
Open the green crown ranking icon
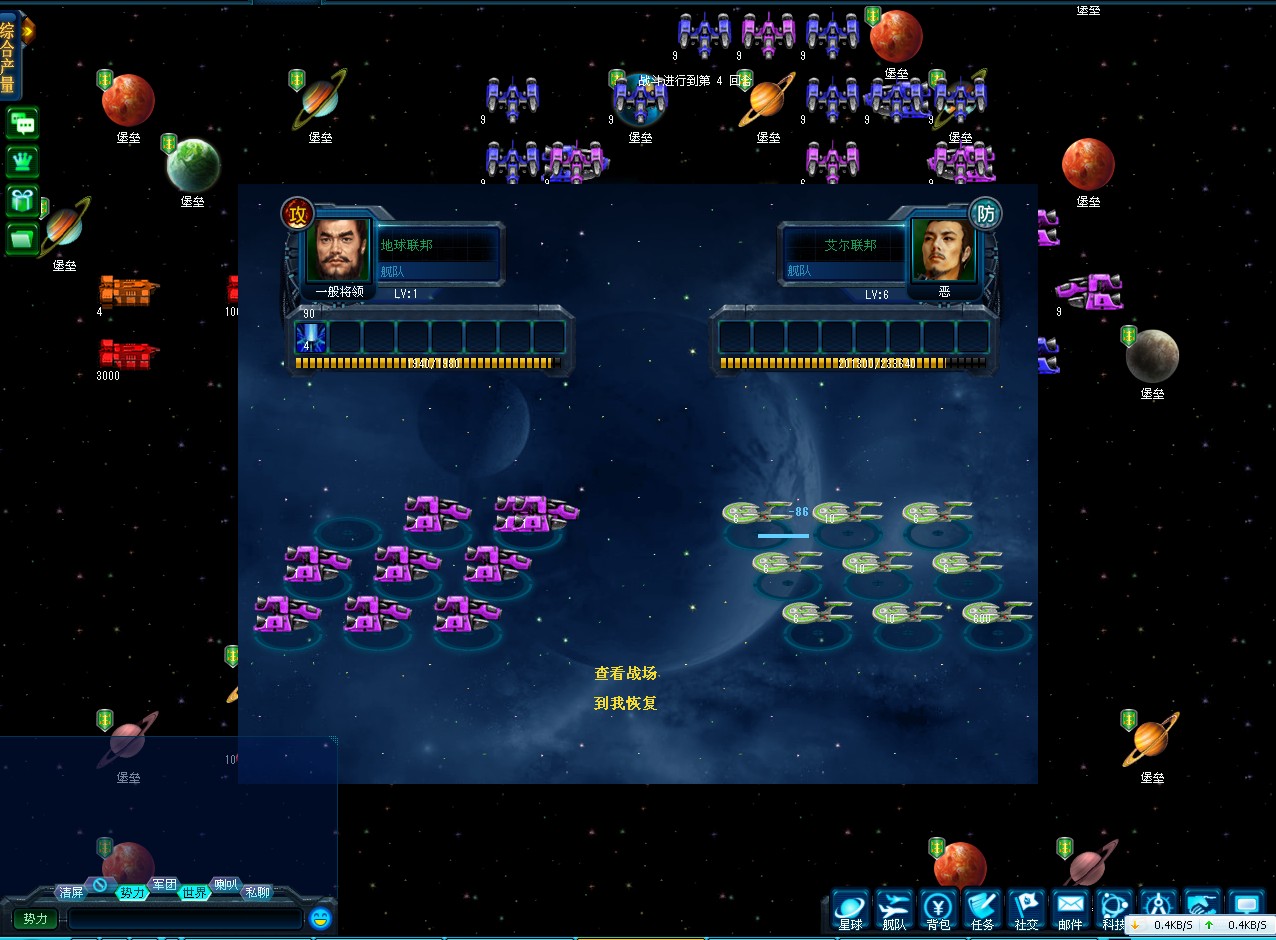22,162
